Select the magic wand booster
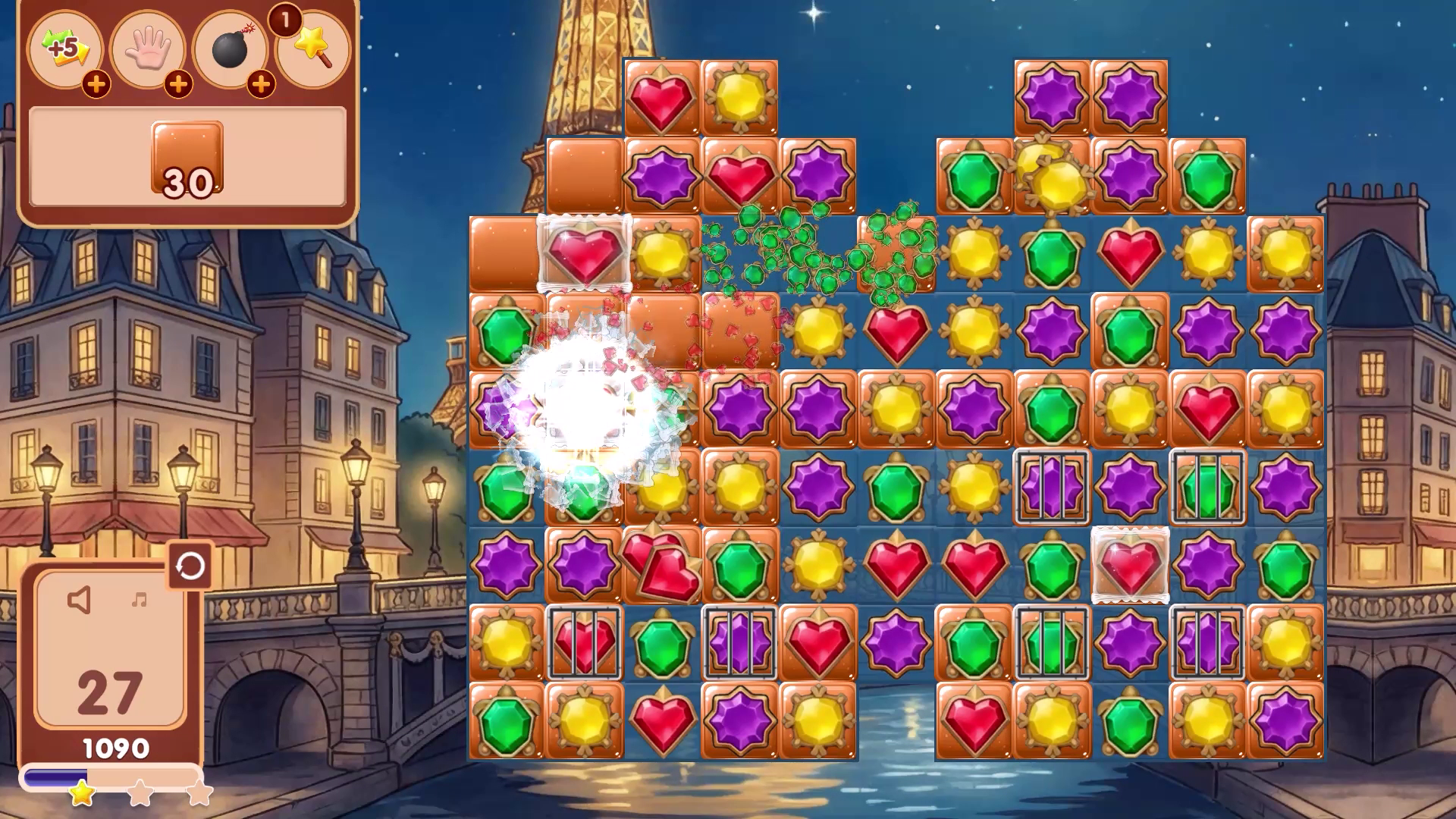This screenshot has height=819, width=1456. pos(312,48)
